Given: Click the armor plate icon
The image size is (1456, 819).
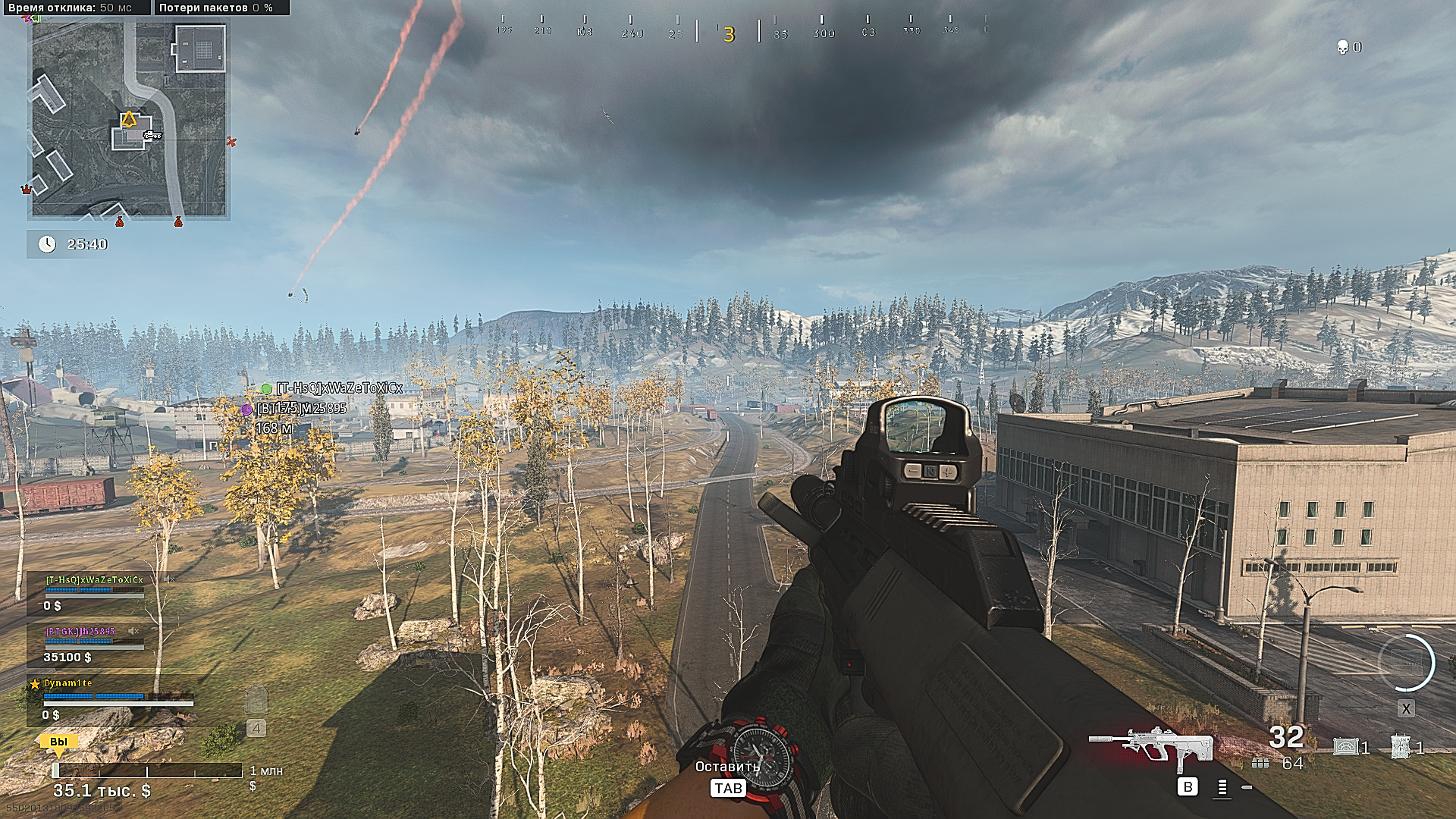Looking at the screenshot, I should (x=256, y=701).
